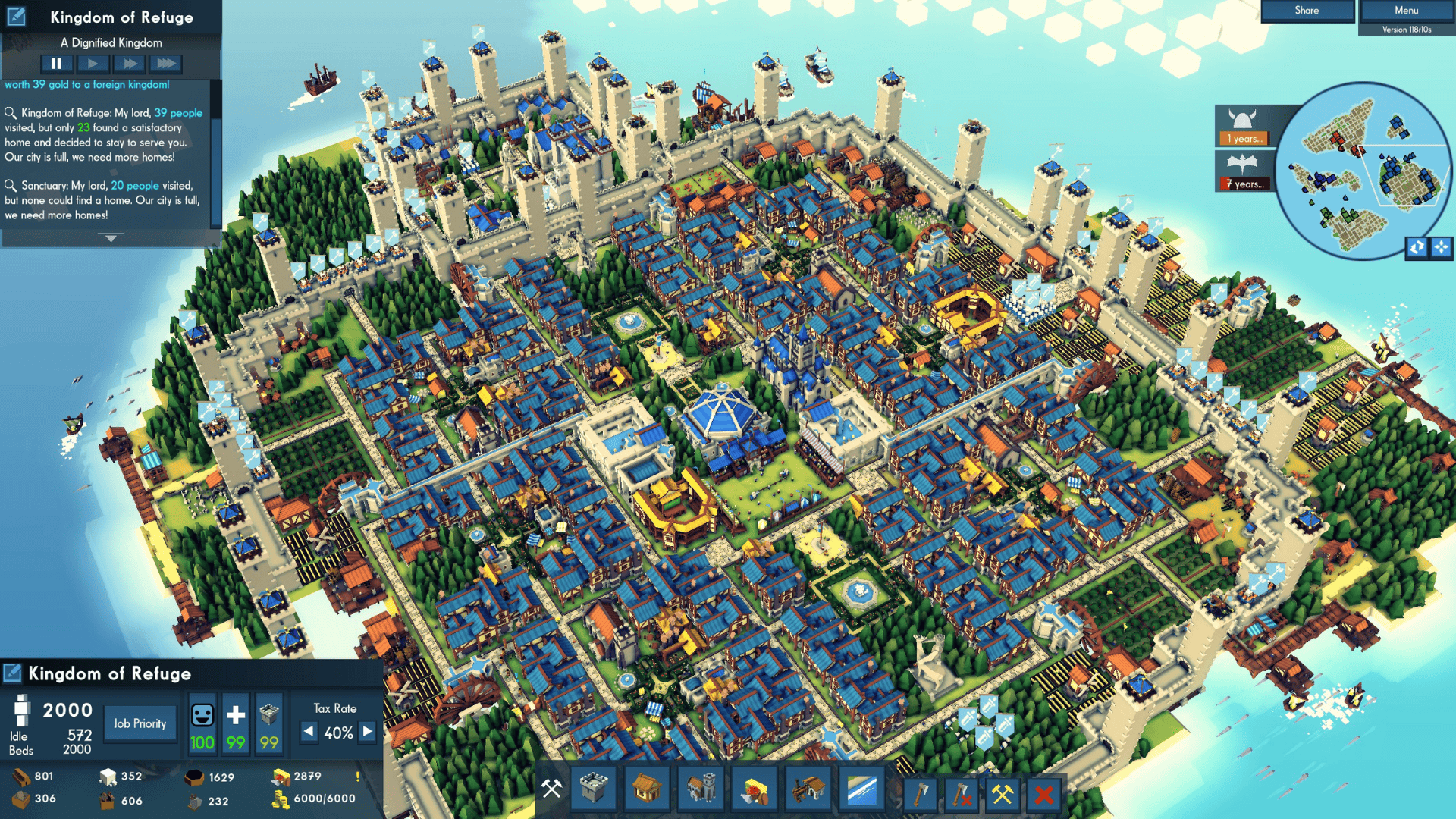Click the Share button
1456x819 pixels.
click(1306, 10)
